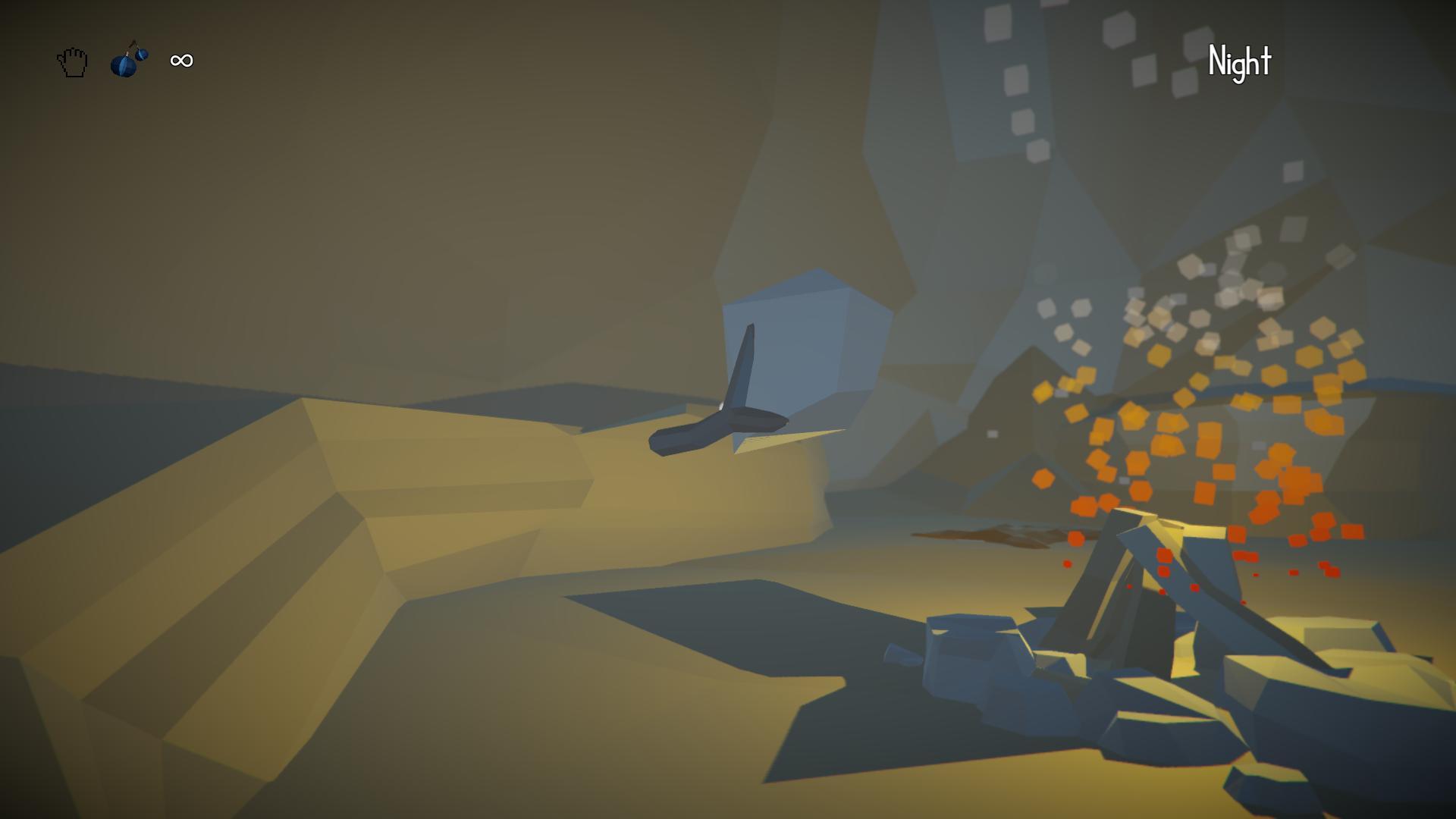Click the infinity quantity symbol

click(180, 61)
